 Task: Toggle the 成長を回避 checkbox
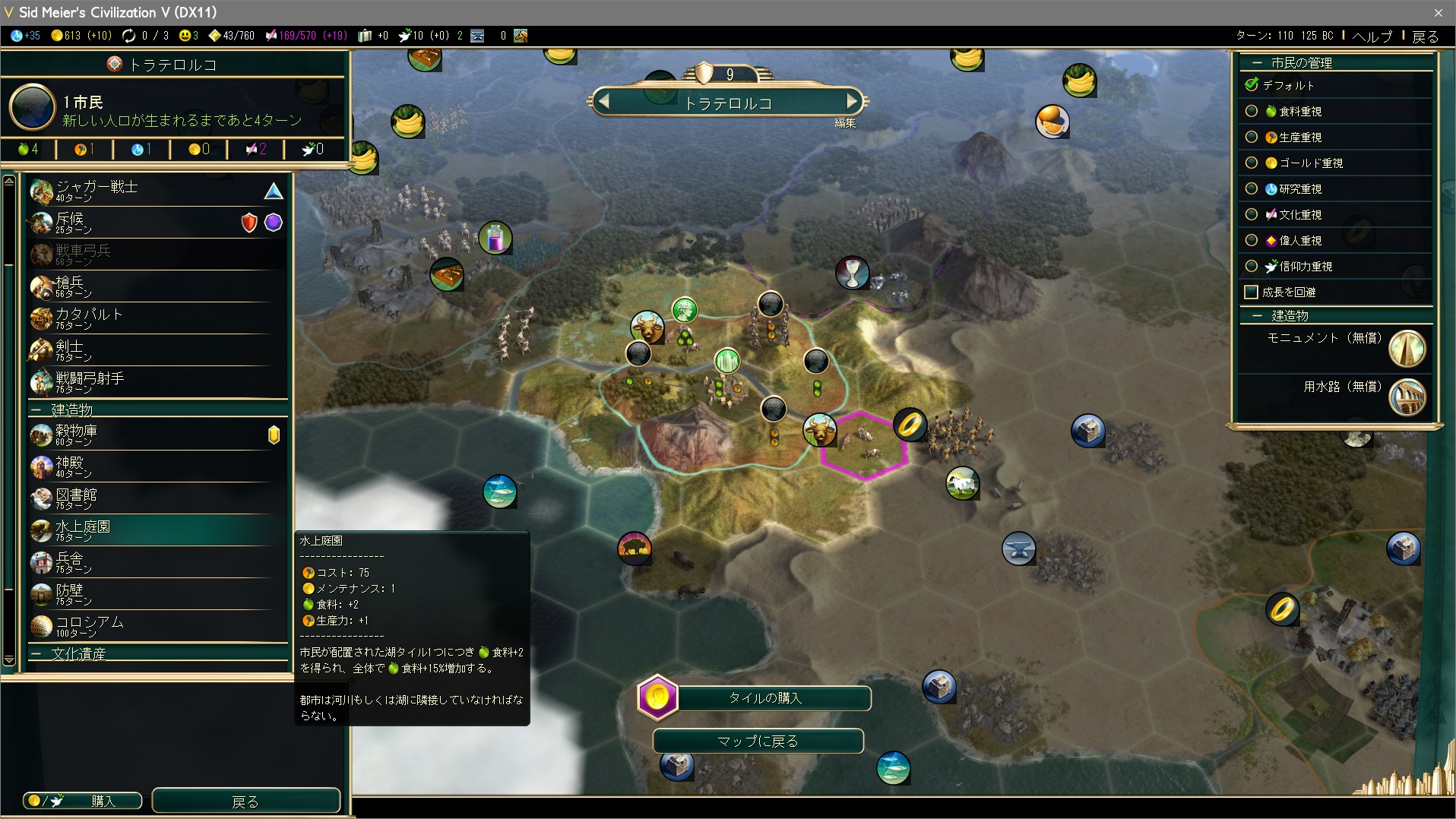pos(1252,292)
